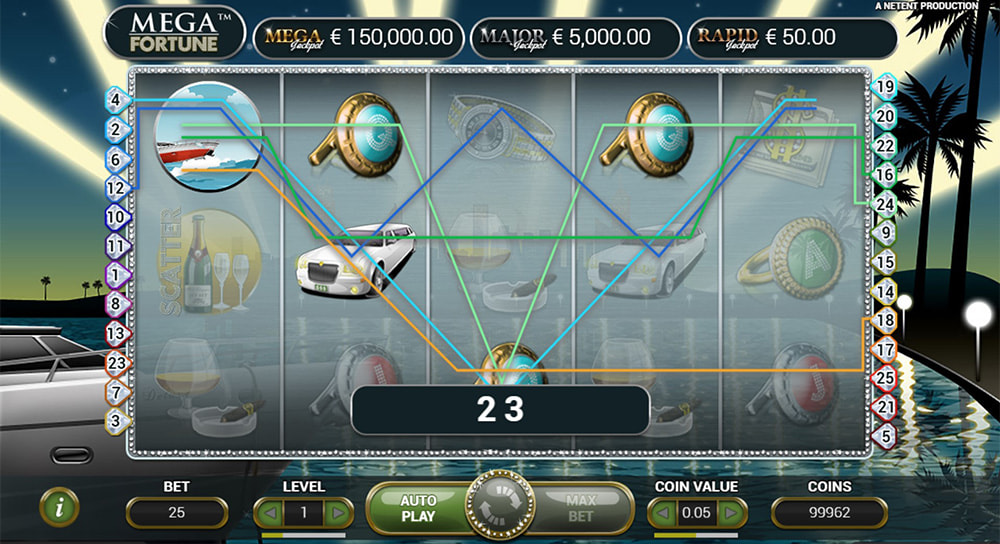Choose payline marker number 9
Screen dimensions: 1000x544
click(884, 233)
